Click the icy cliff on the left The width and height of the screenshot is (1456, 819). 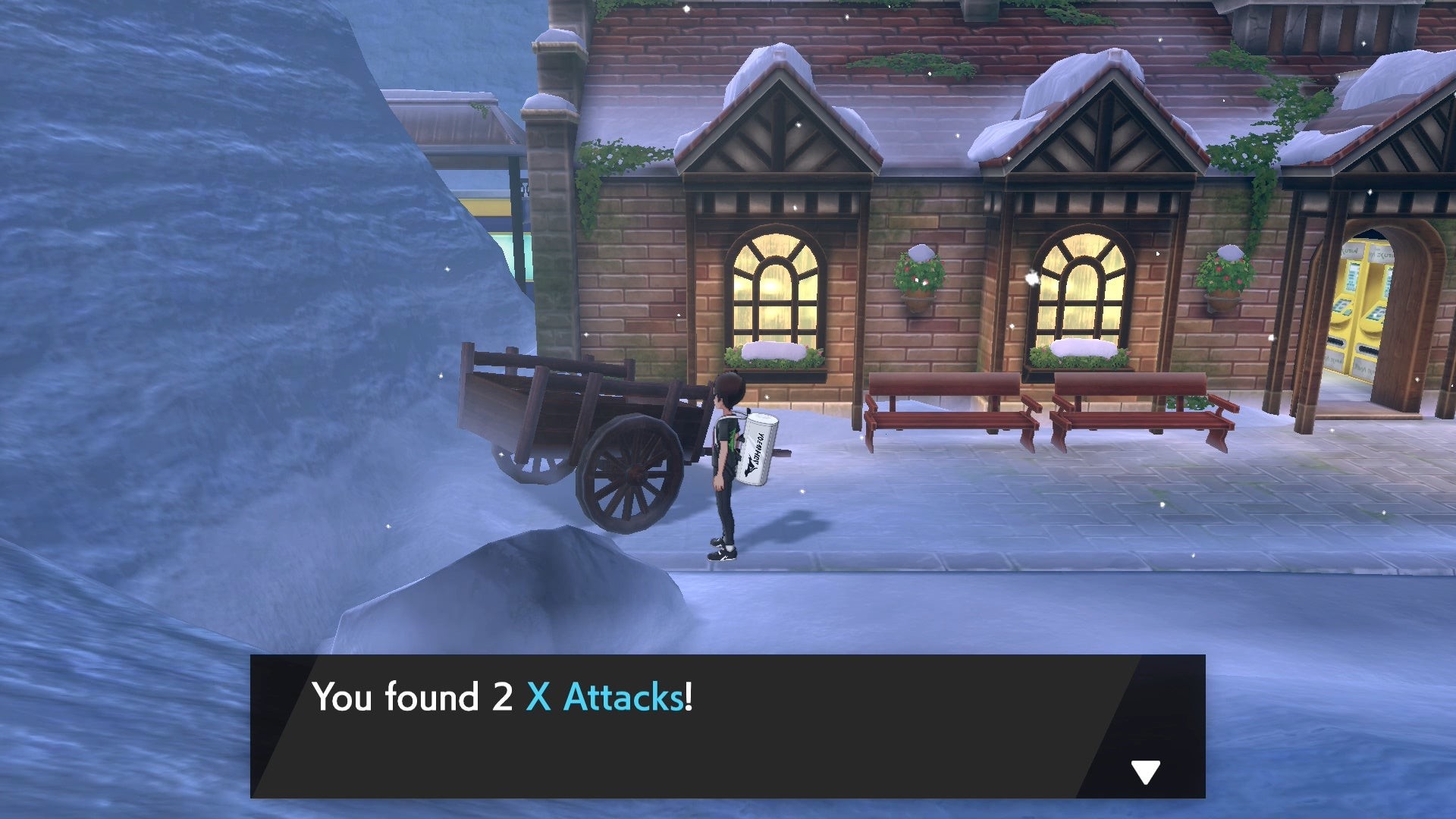[190, 303]
